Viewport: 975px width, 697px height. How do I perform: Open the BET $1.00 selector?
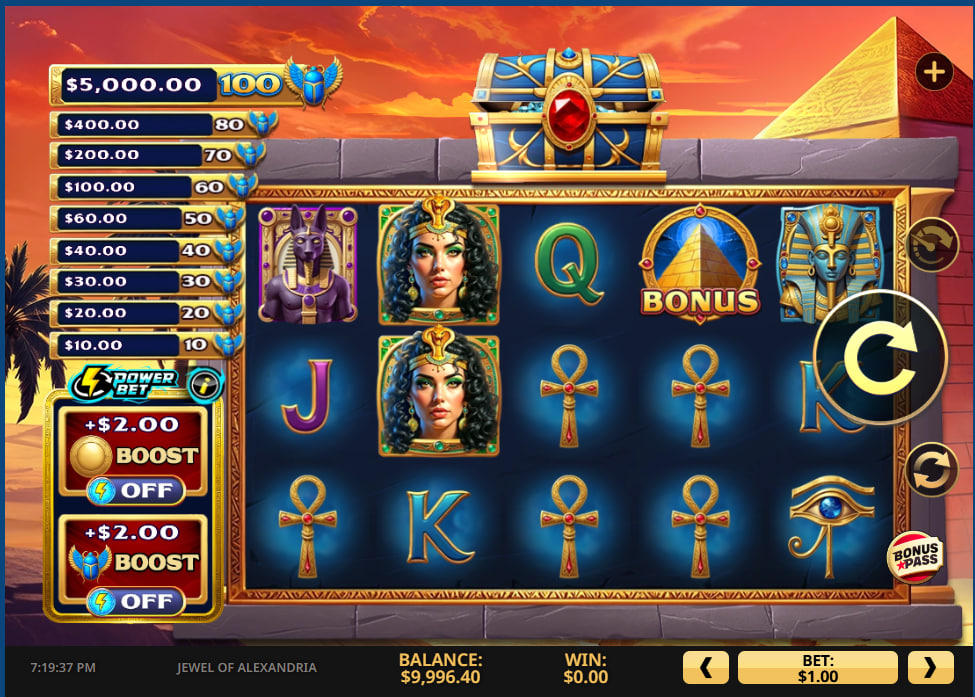(x=817, y=667)
